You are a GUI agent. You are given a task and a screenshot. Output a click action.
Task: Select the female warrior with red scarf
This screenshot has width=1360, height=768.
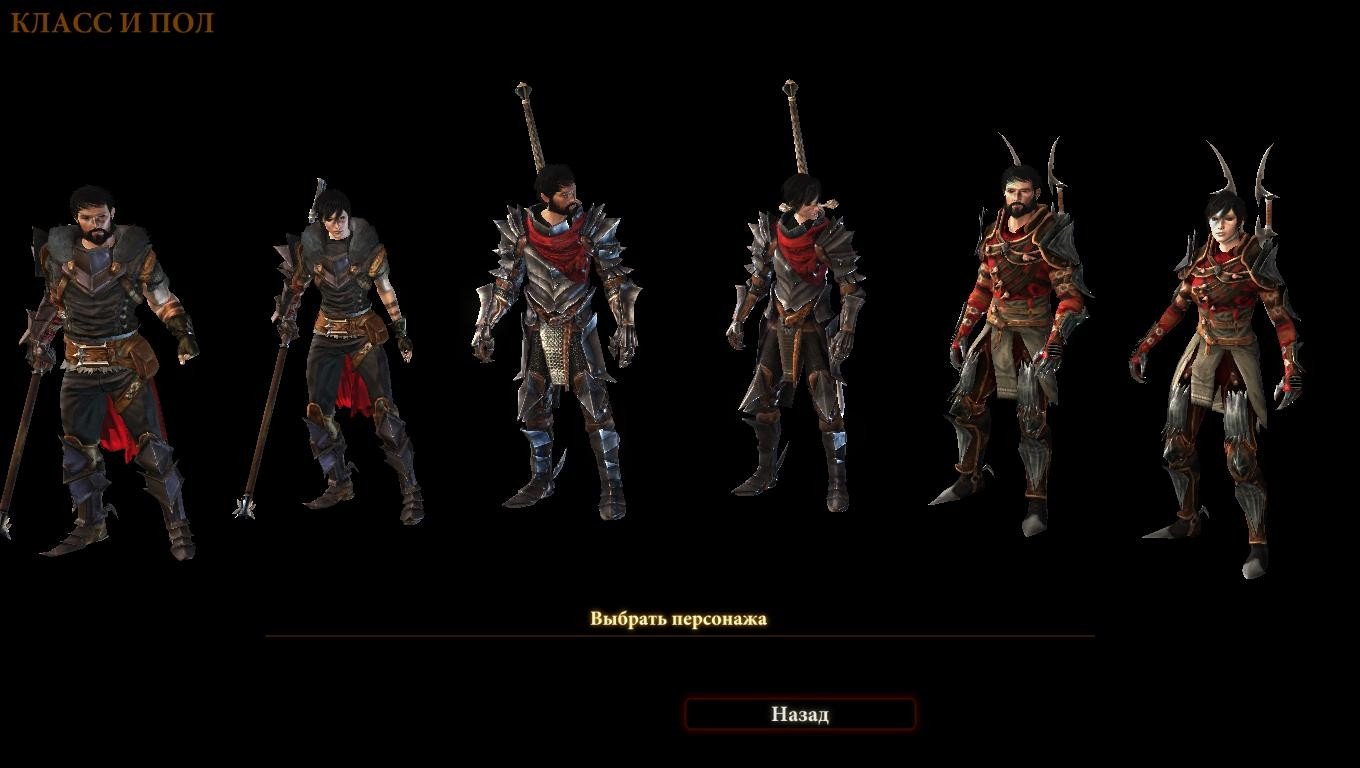coord(800,340)
